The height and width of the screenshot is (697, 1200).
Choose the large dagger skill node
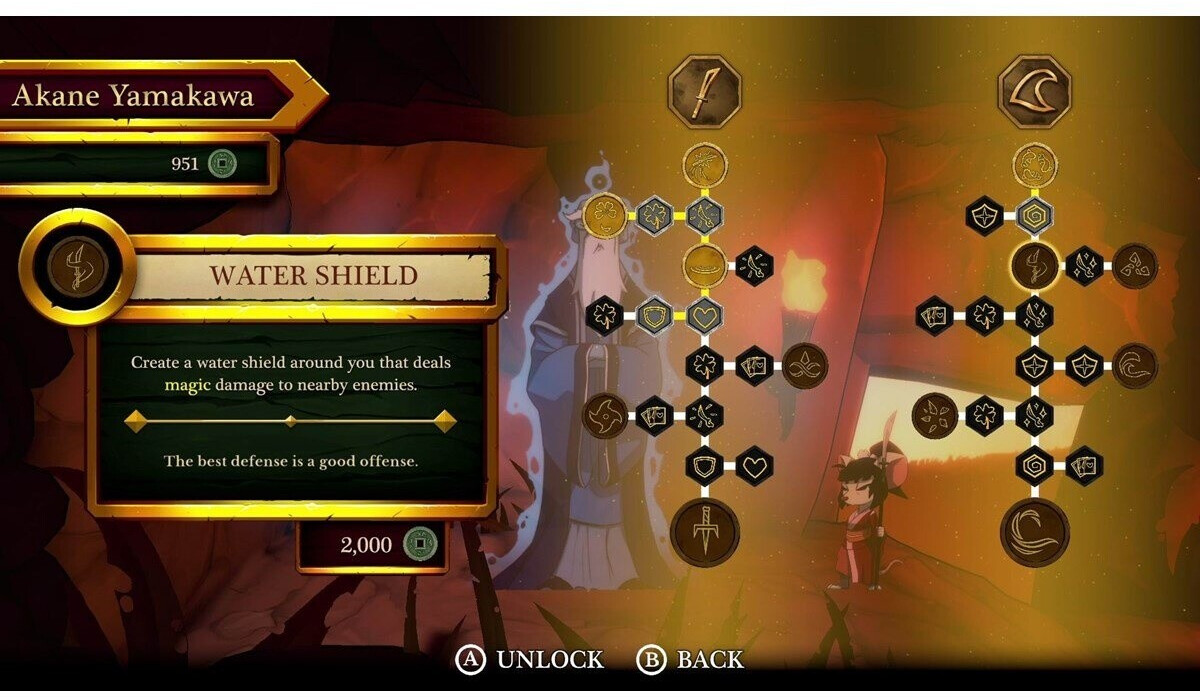click(704, 532)
